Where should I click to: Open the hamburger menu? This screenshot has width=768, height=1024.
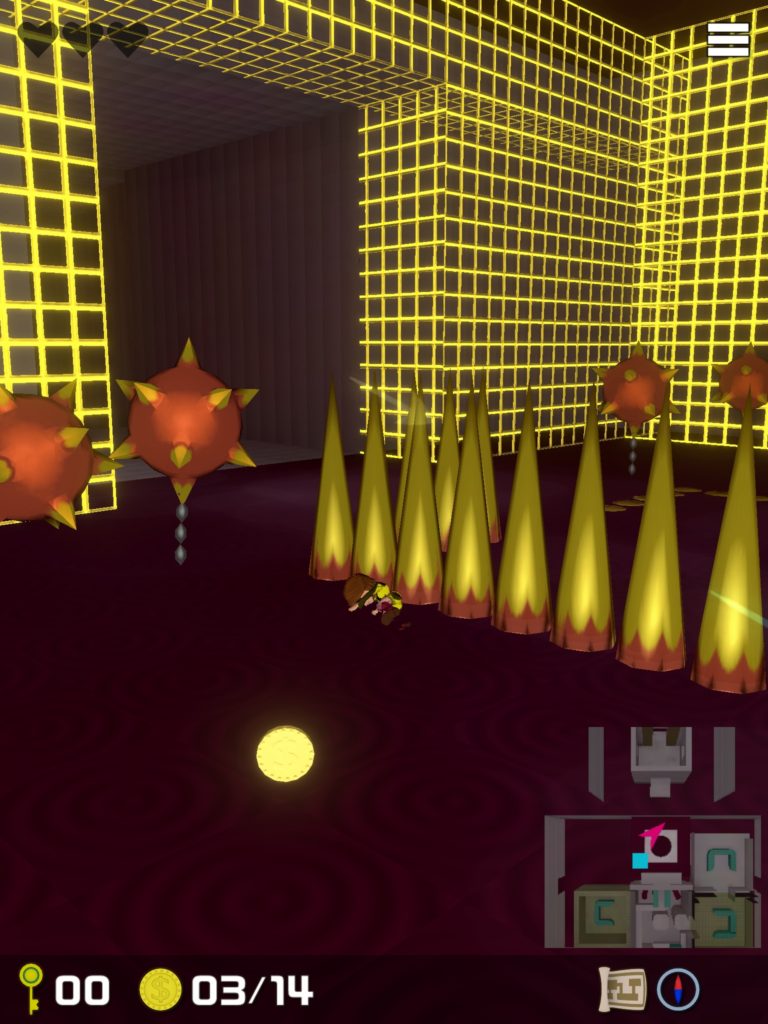728,39
